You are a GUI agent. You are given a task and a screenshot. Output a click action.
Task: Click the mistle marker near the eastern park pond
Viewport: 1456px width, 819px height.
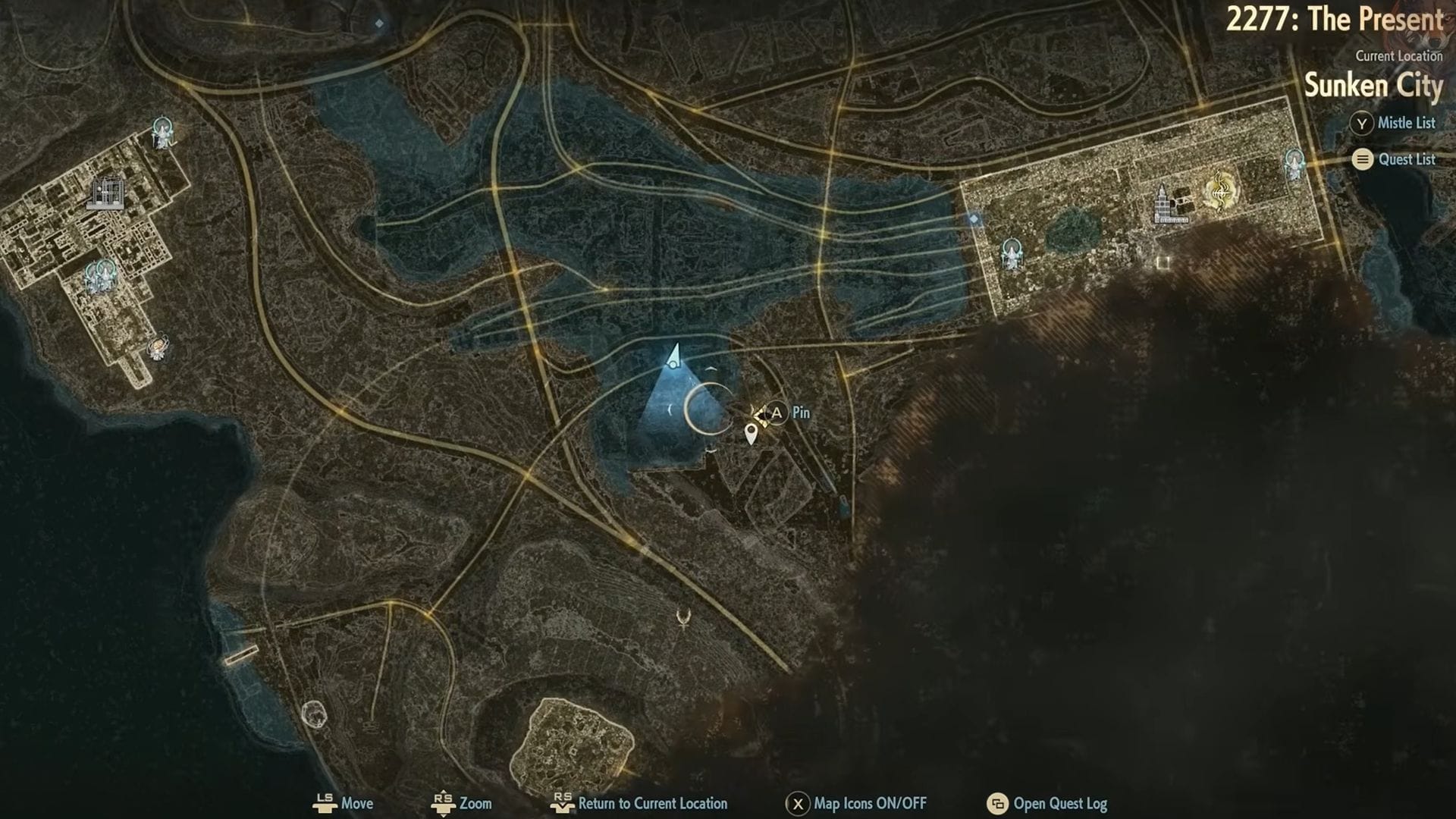pyautogui.click(x=1012, y=252)
